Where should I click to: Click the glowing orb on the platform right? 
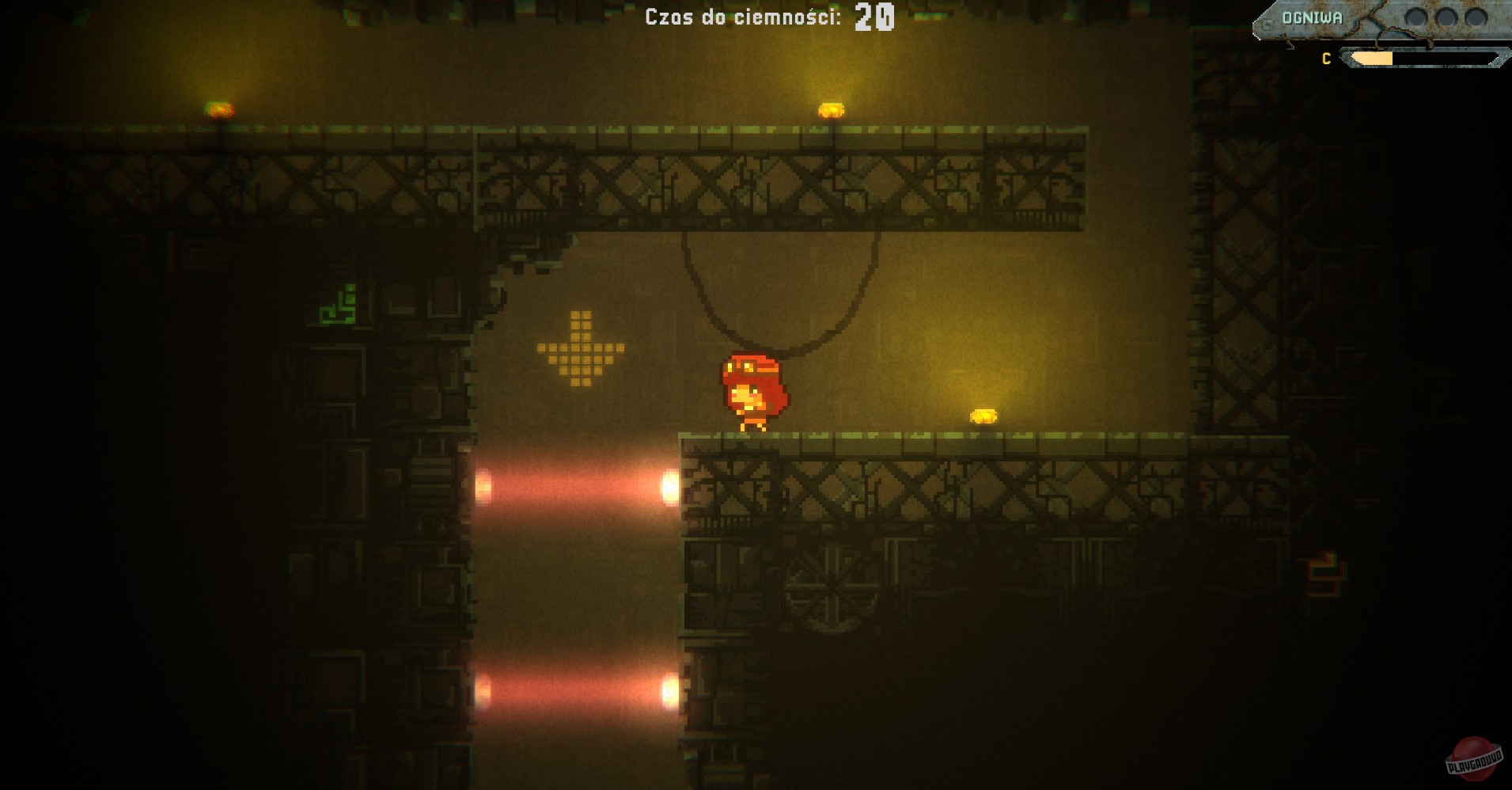(x=983, y=417)
